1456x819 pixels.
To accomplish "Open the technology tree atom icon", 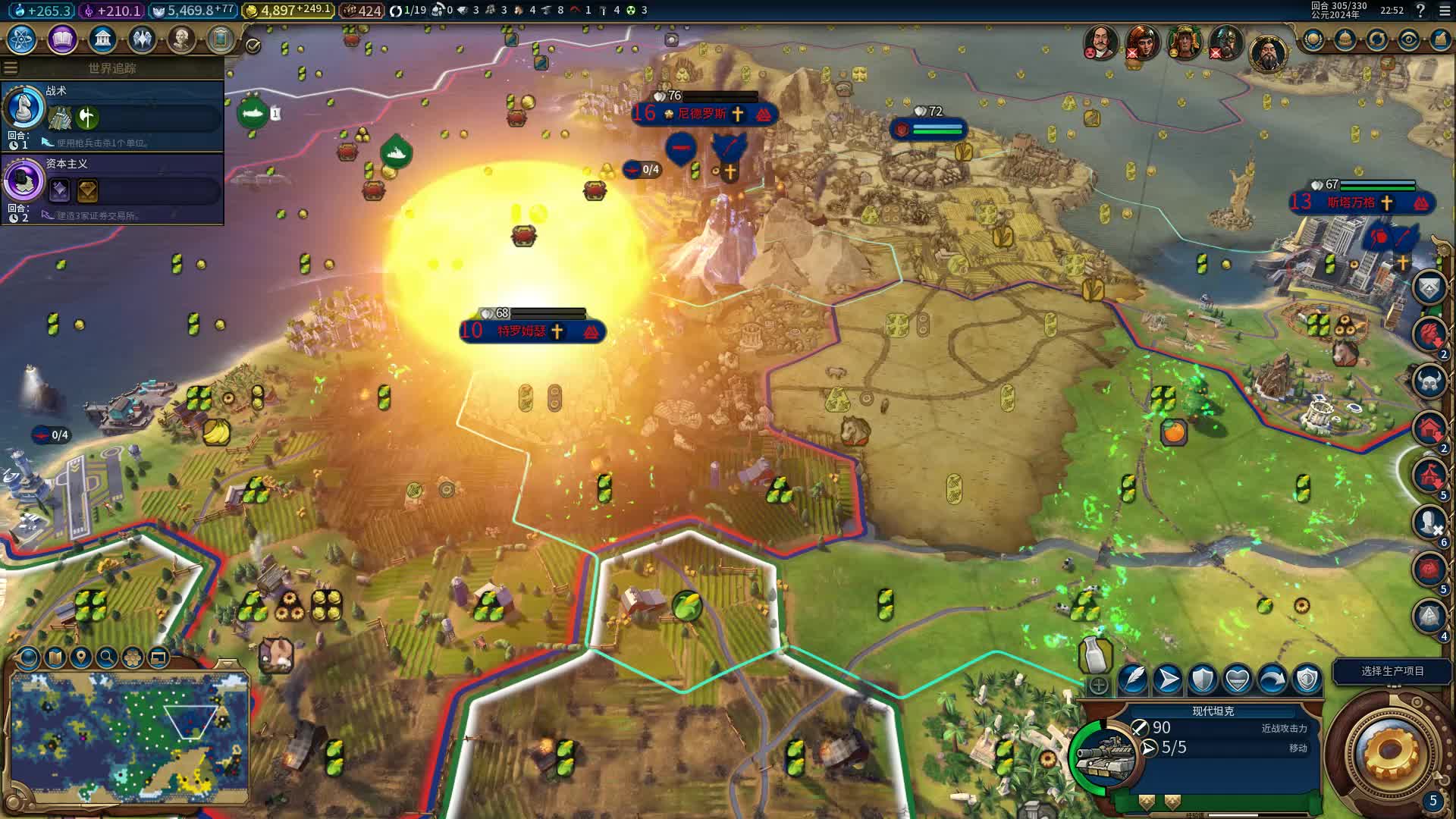I will 22,39.
